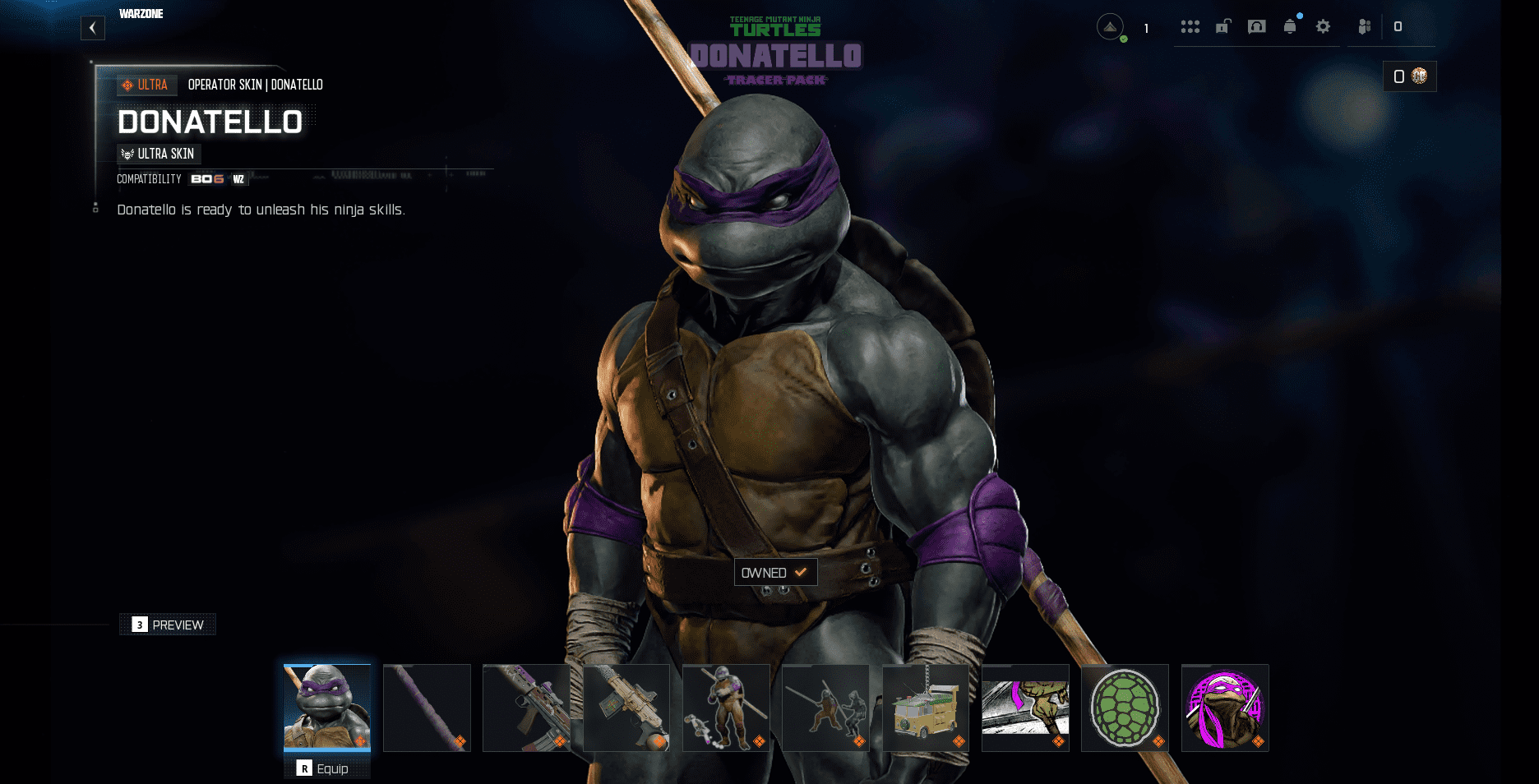The height and width of the screenshot is (784, 1539).
Task: Click the OWNED status banner
Action: (x=774, y=572)
